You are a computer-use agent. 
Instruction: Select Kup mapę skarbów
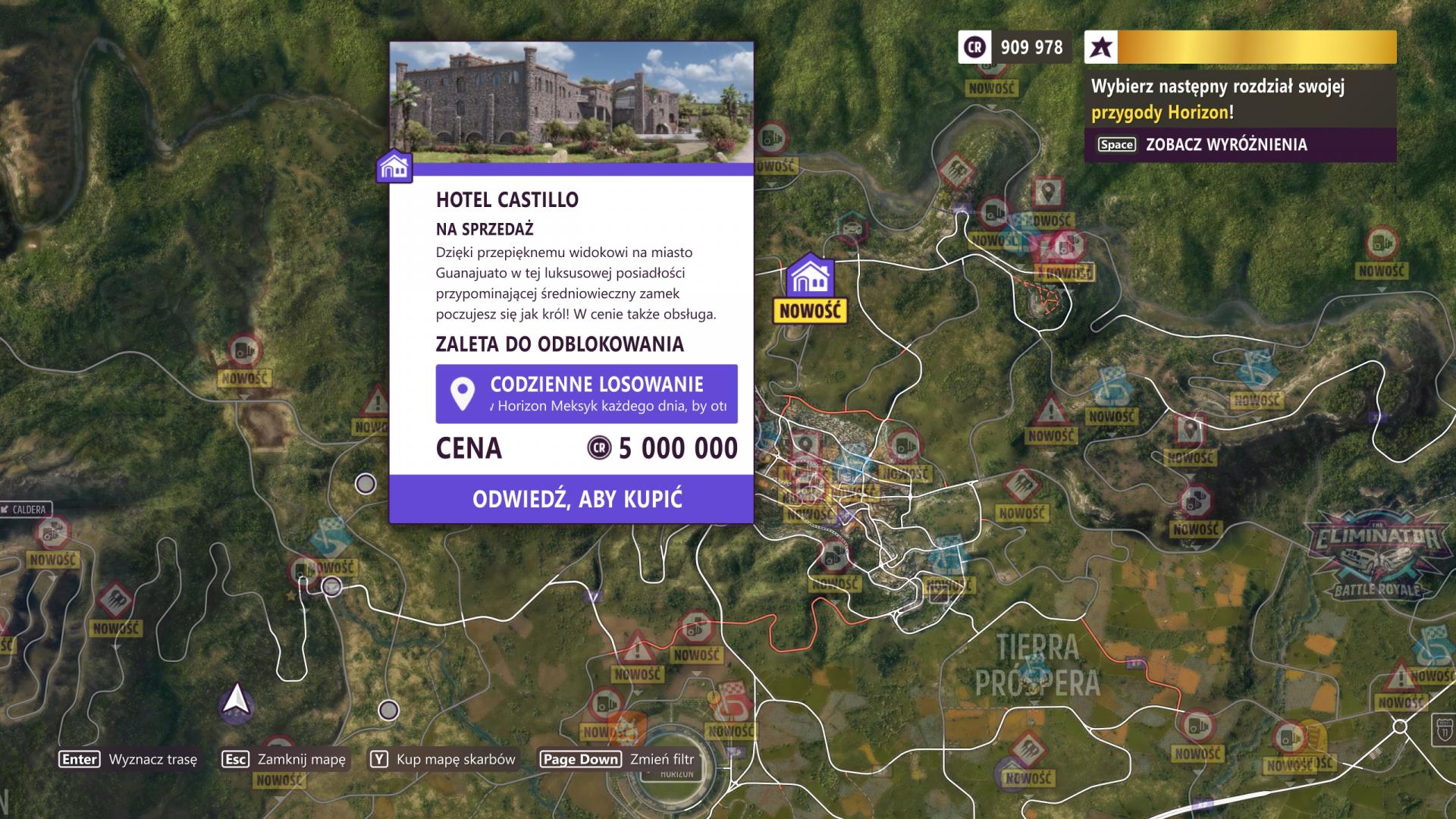453,759
